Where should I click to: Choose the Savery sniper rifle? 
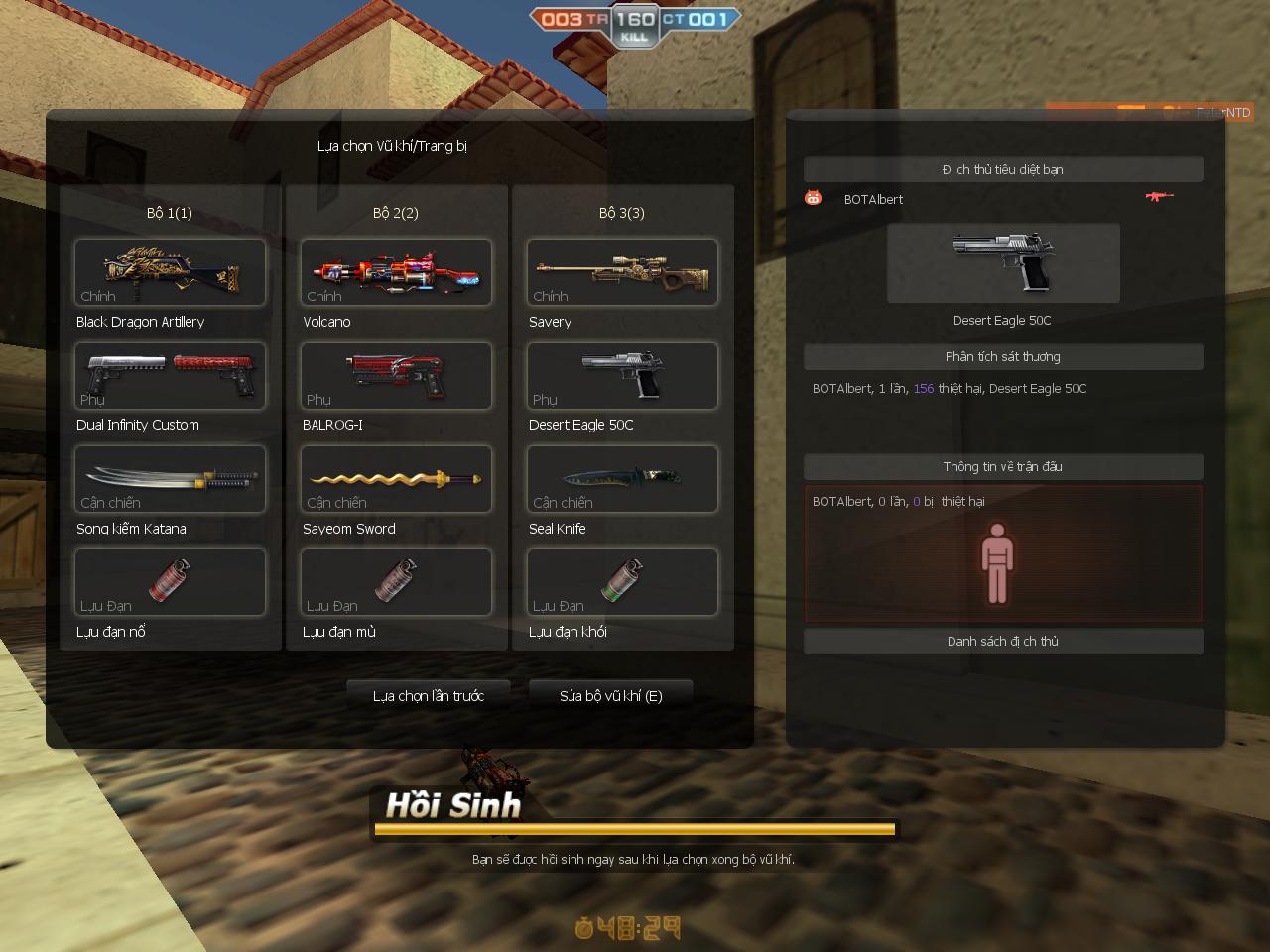[x=622, y=273]
